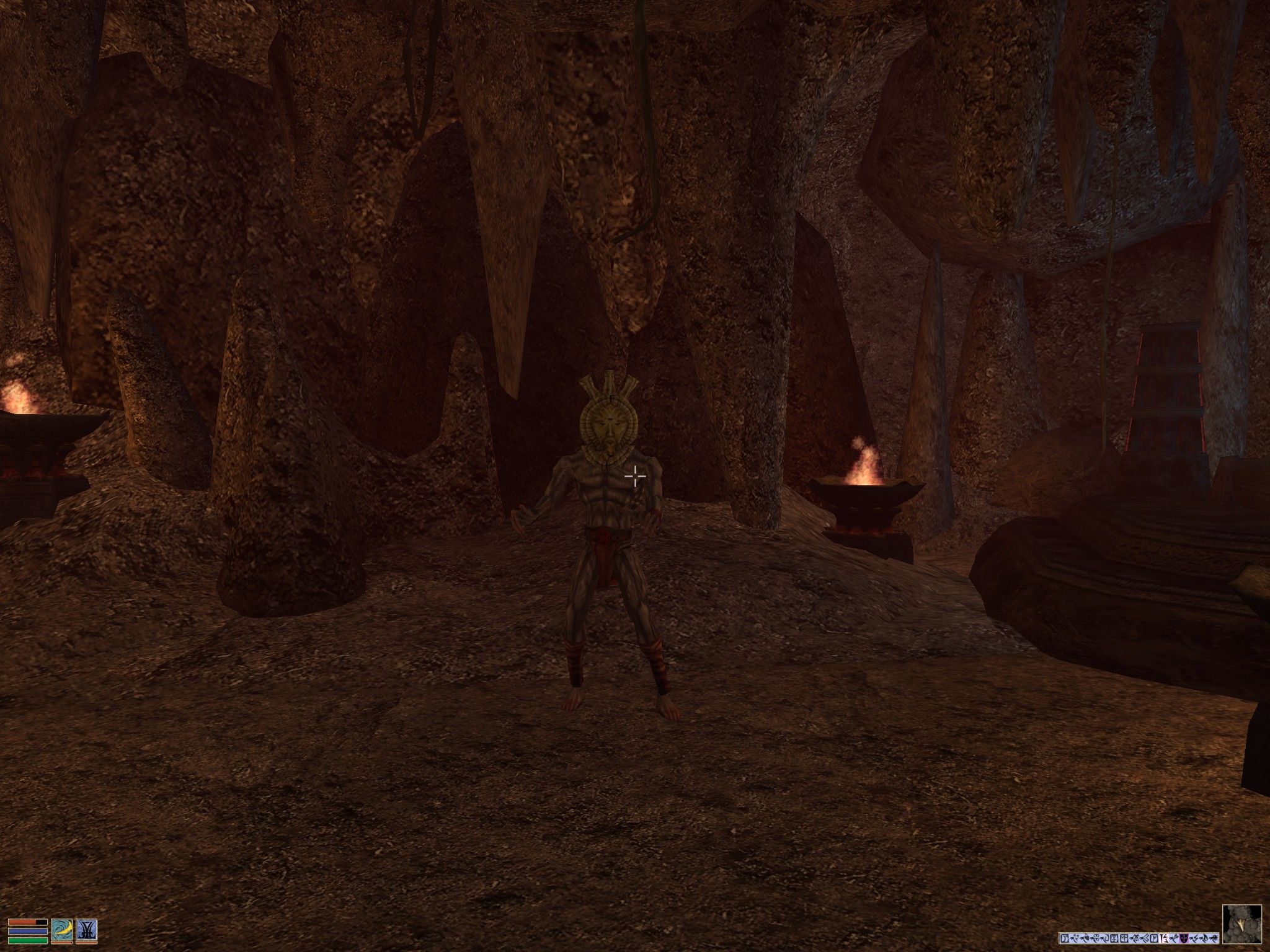Click the blue magicka bar
This screenshot has width=1270, height=952.
(x=27, y=932)
